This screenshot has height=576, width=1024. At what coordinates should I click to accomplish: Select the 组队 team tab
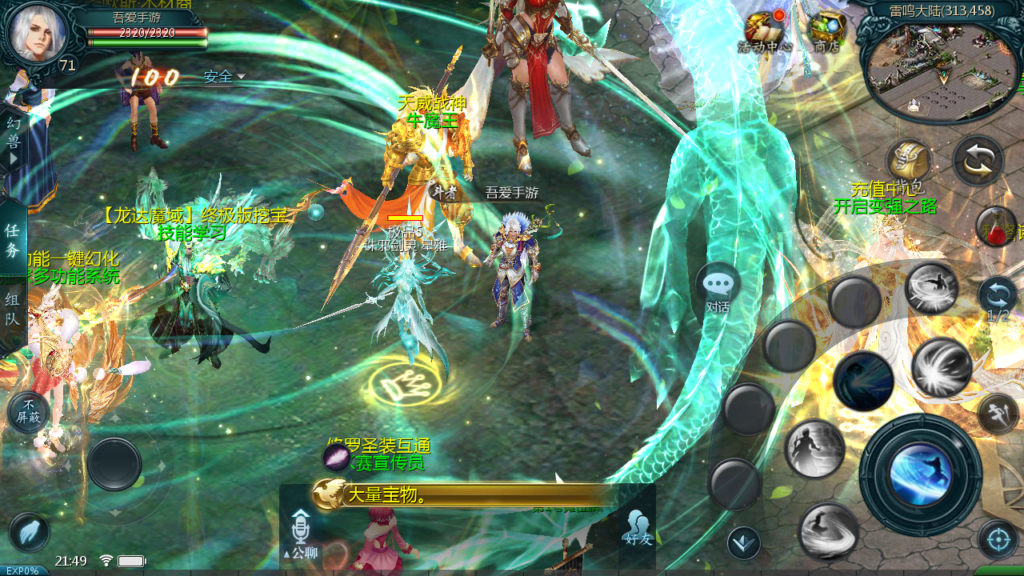pyautogui.click(x=13, y=310)
